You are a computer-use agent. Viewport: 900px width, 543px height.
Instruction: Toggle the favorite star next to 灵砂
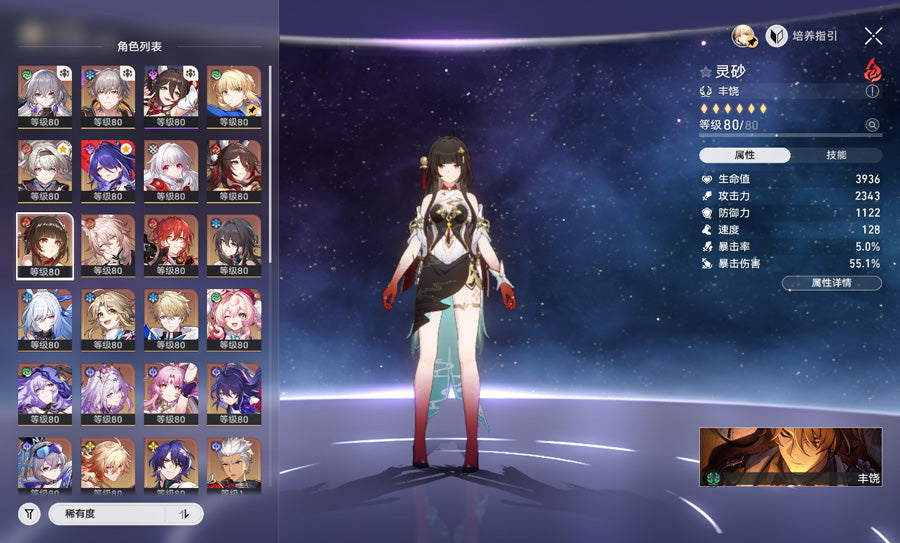706,72
